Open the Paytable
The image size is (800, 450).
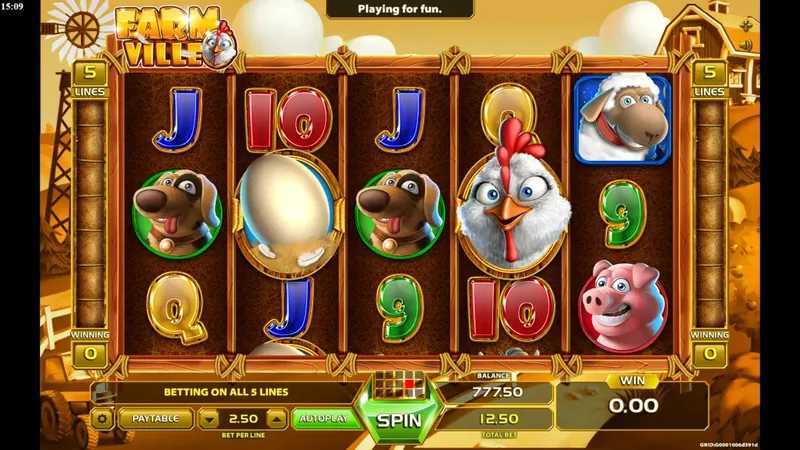pyautogui.click(x=156, y=419)
